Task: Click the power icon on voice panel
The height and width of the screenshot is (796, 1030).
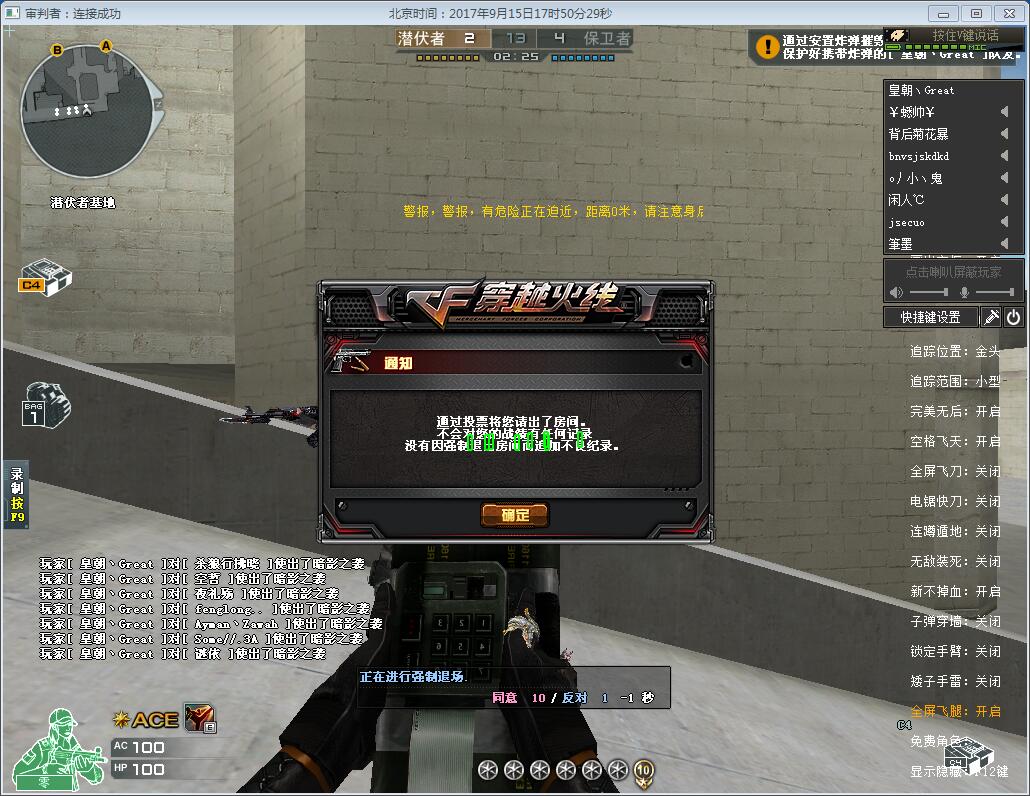Action: (x=1013, y=317)
